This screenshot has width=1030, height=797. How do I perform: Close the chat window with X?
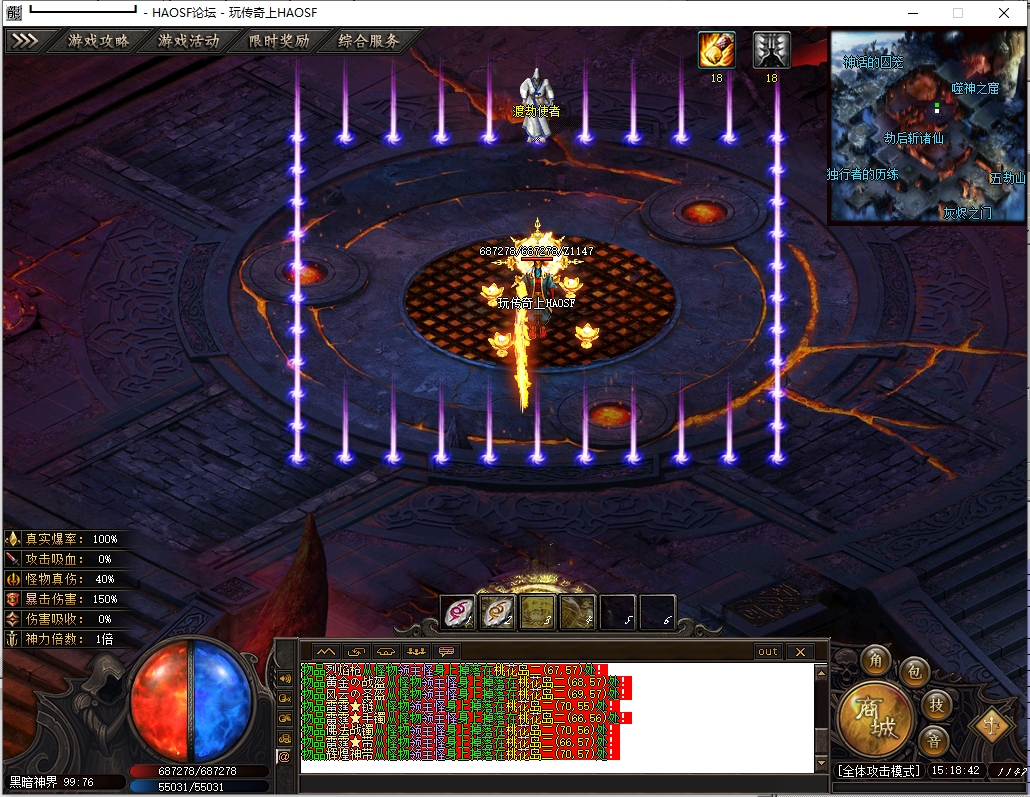point(799,651)
